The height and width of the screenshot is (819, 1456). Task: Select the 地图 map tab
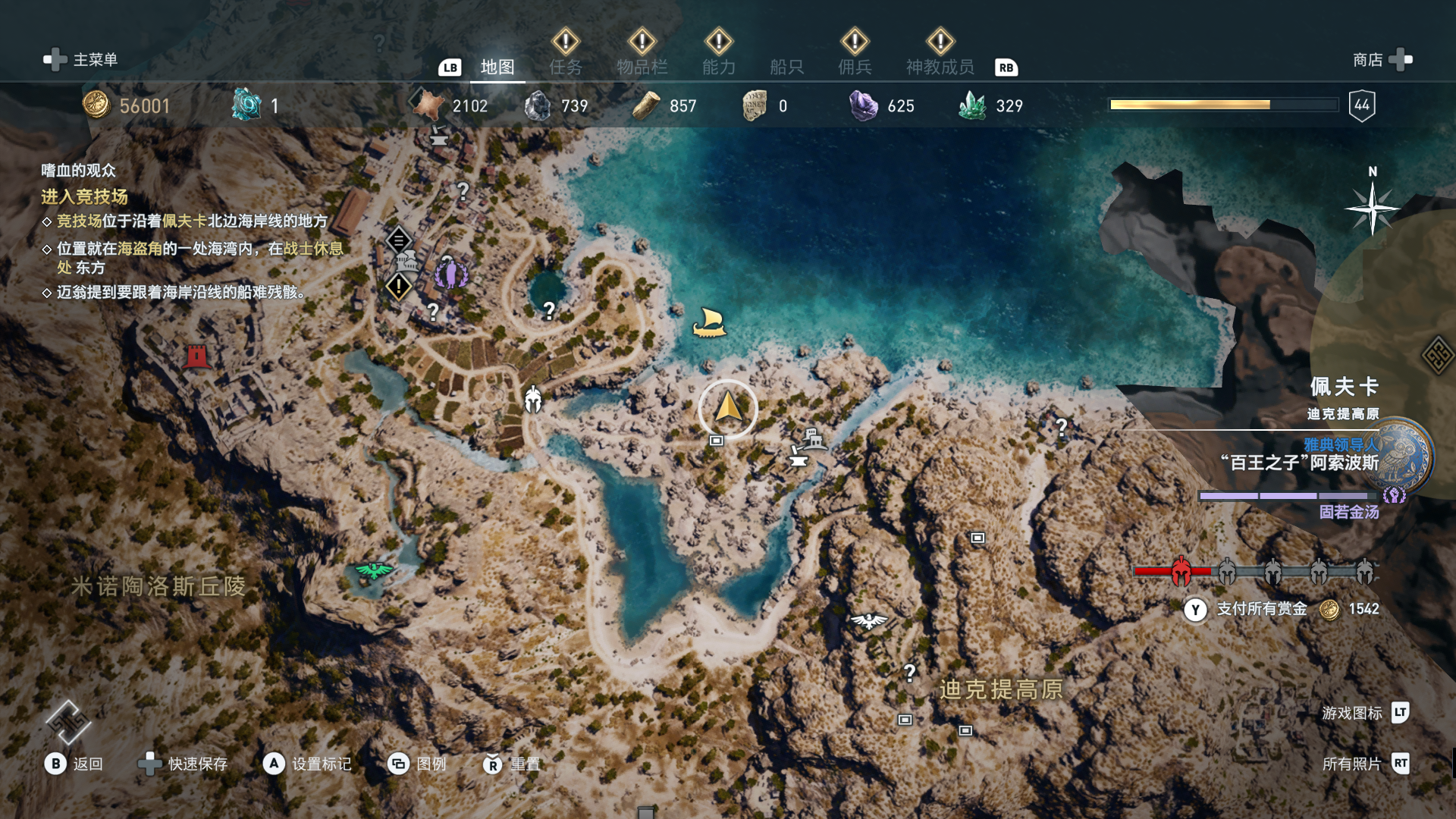tap(497, 67)
